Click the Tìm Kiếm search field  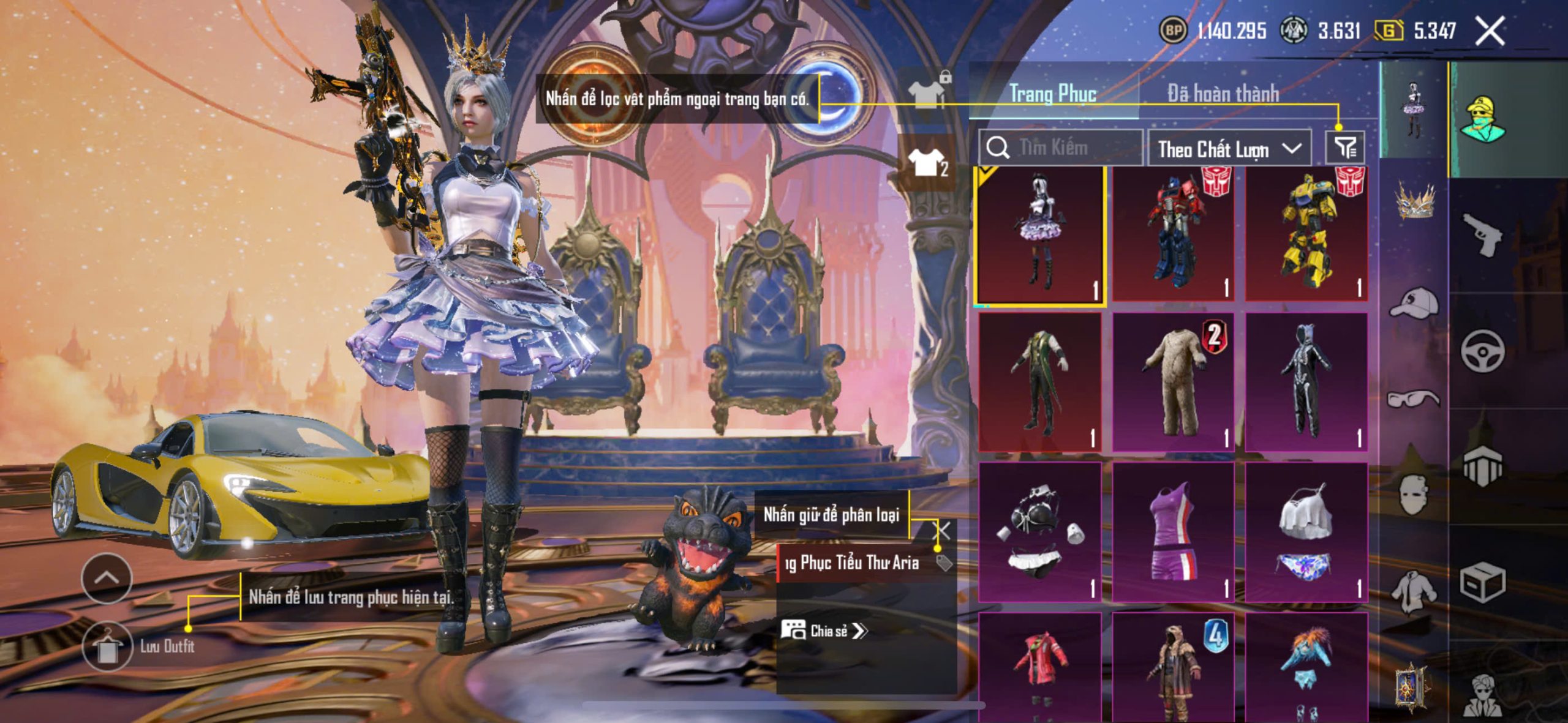pos(1061,148)
